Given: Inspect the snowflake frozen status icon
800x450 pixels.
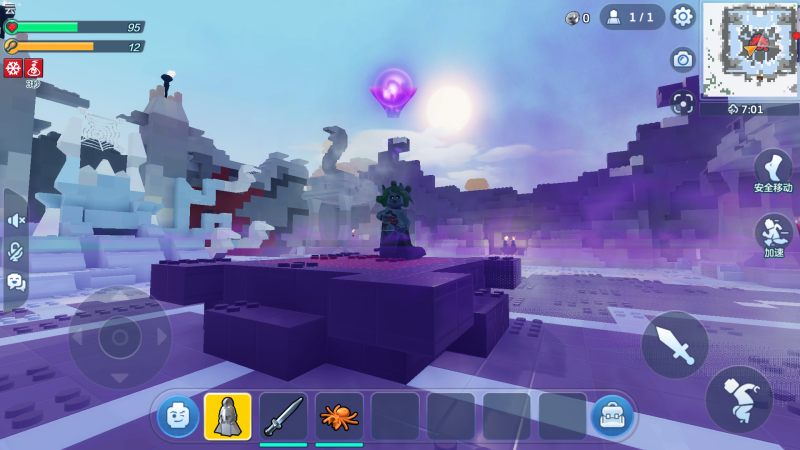Looking at the screenshot, I should (x=13, y=68).
